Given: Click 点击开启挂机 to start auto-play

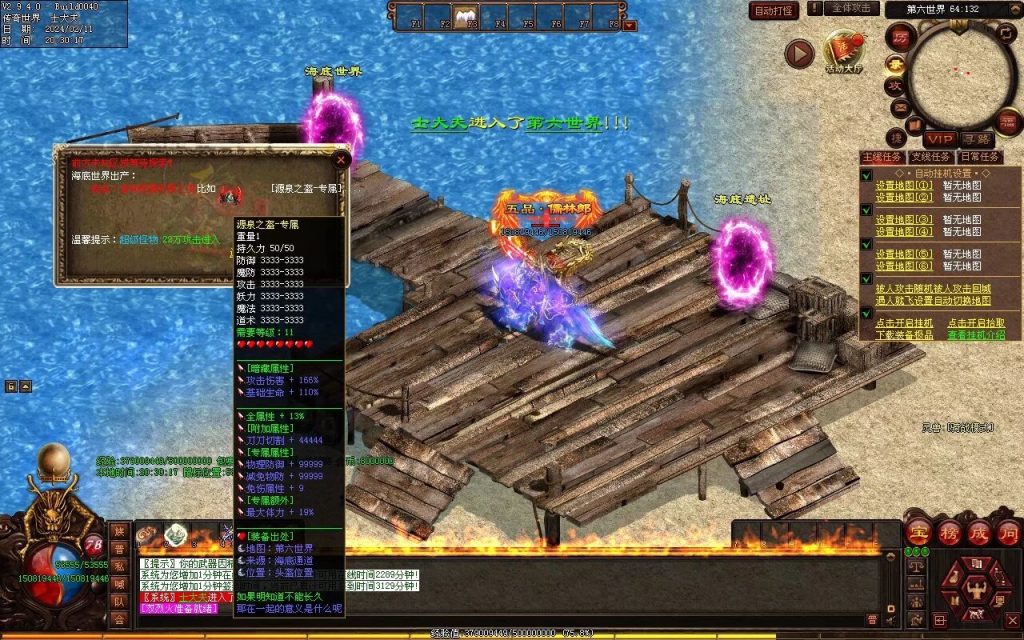Looking at the screenshot, I should click(904, 323).
